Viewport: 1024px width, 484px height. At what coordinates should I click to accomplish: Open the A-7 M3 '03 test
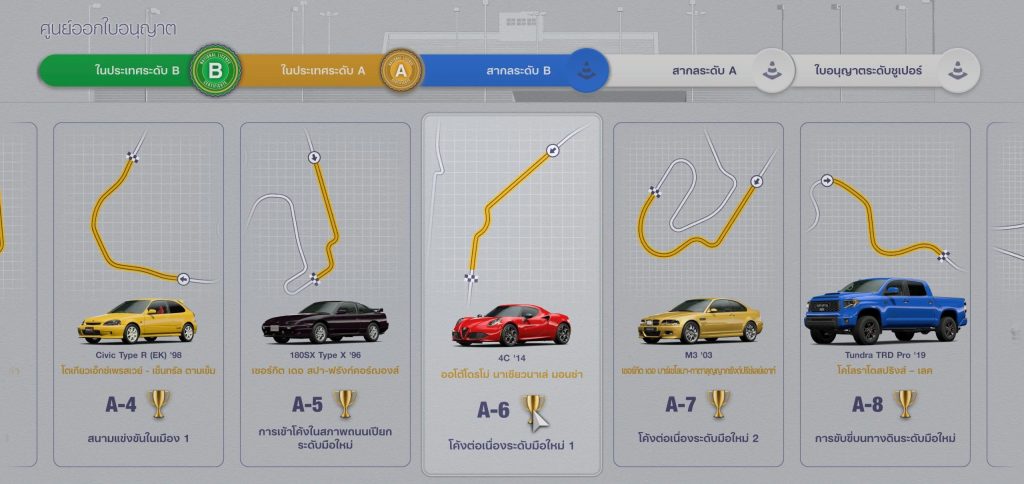(700, 293)
